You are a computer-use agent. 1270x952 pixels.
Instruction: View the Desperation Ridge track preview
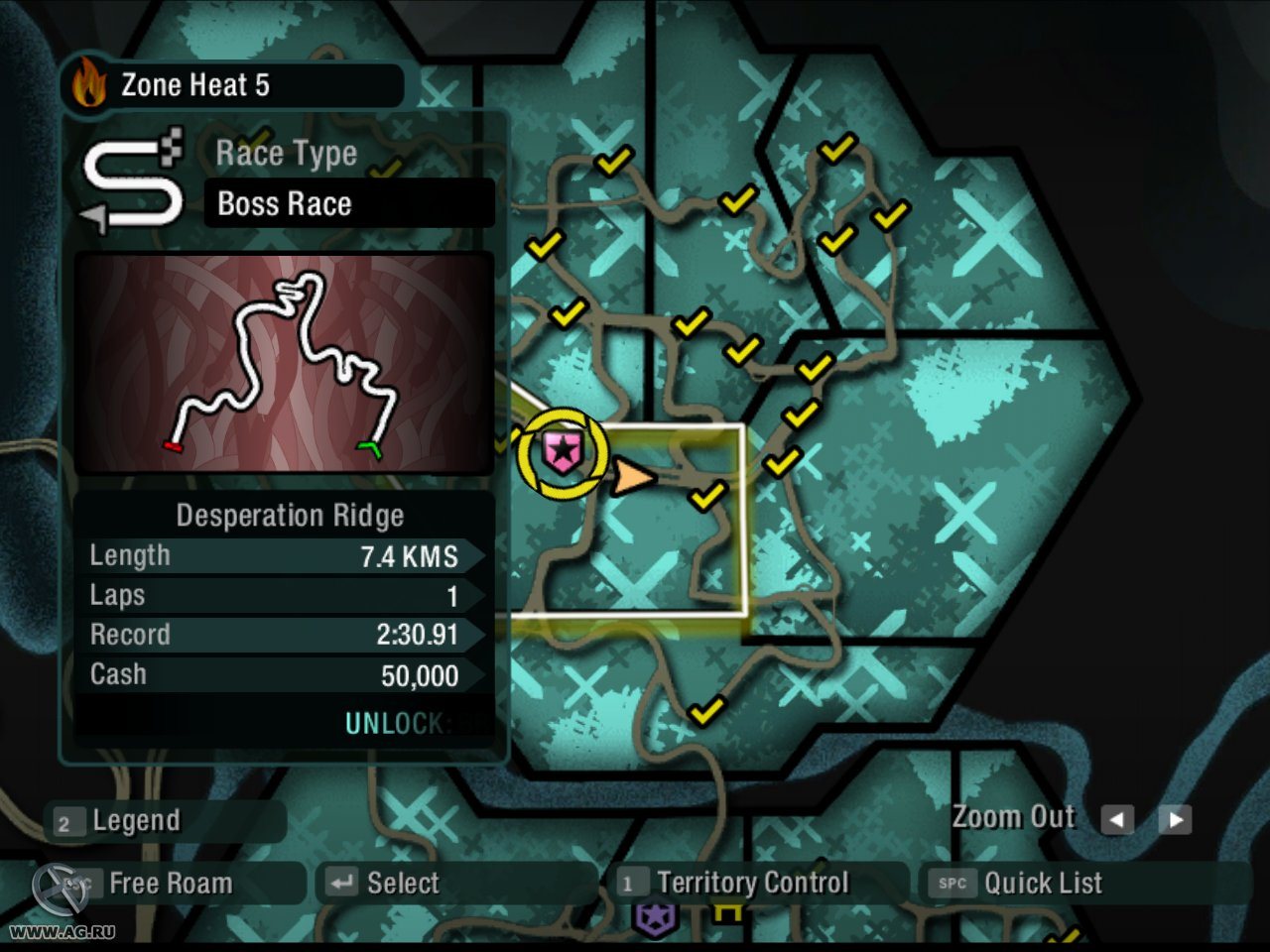(x=285, y=363)
